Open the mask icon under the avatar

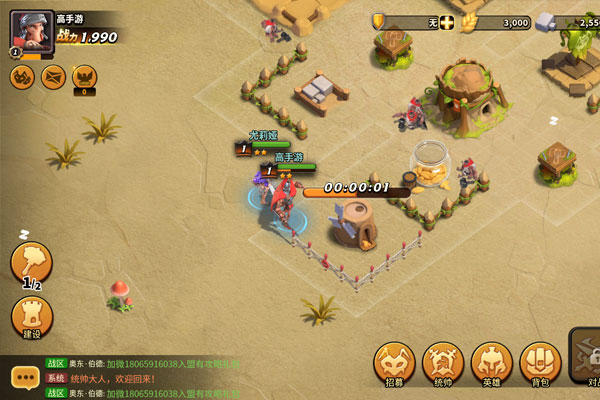[22, 76]
